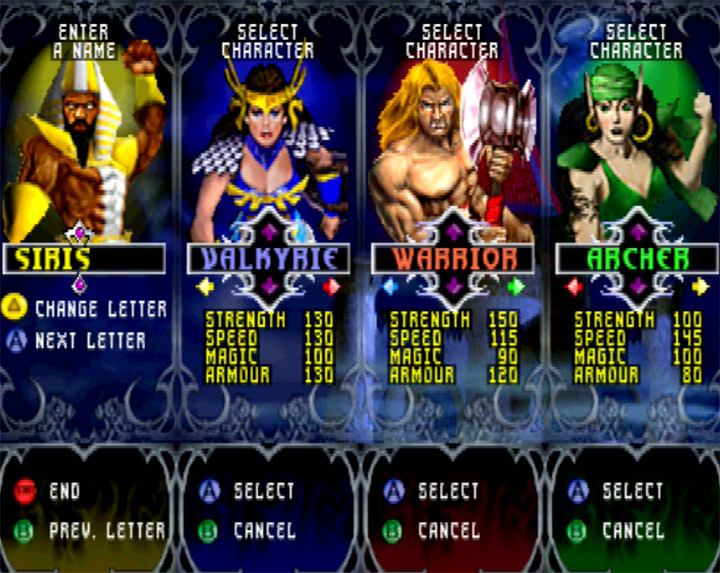720x573 pixels.
Task: Choose the Archer name plate
Action: pos(637,260)
